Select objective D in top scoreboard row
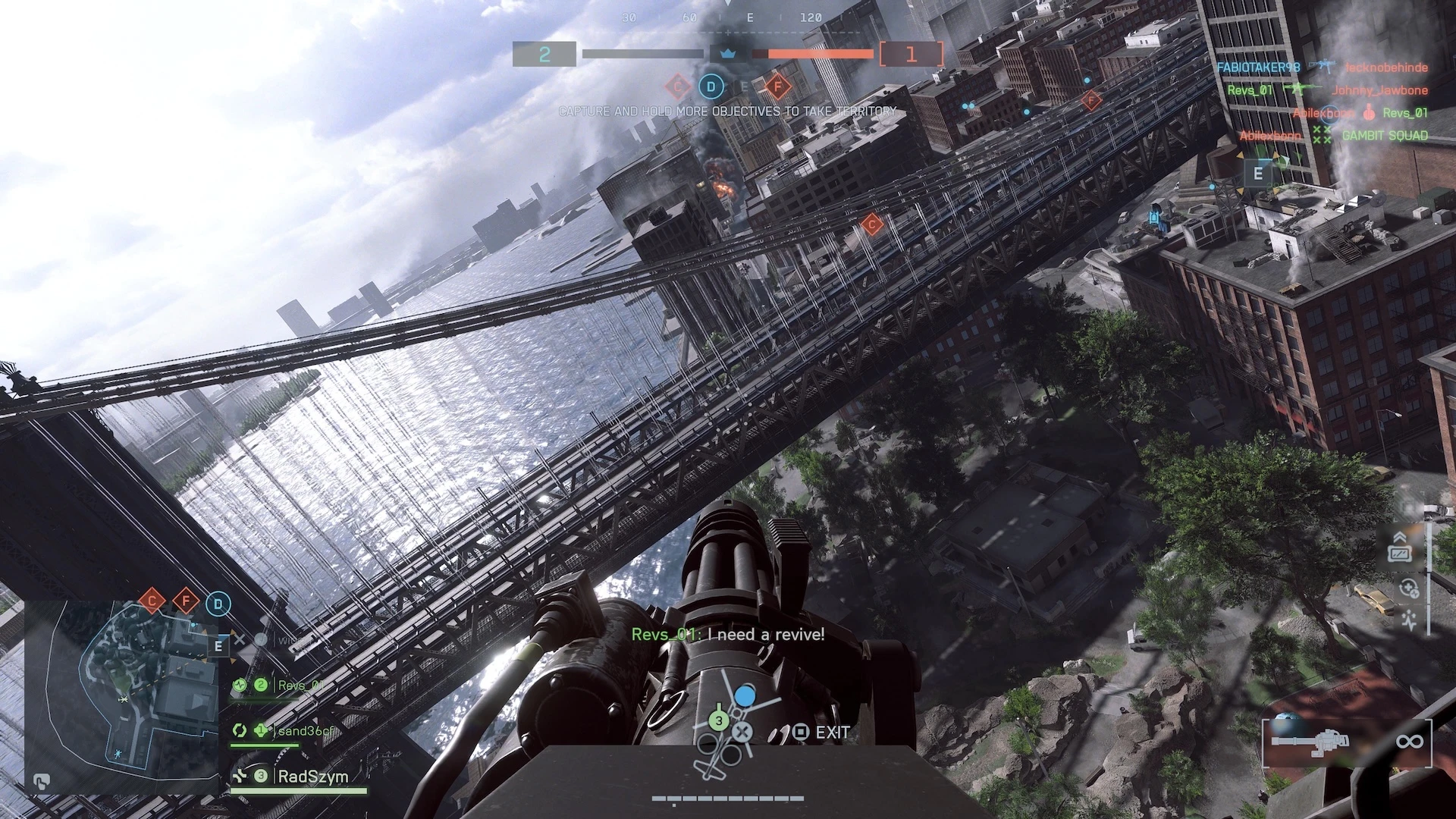The width and height of the screenshot is (1456, 819). click(711, 86)
